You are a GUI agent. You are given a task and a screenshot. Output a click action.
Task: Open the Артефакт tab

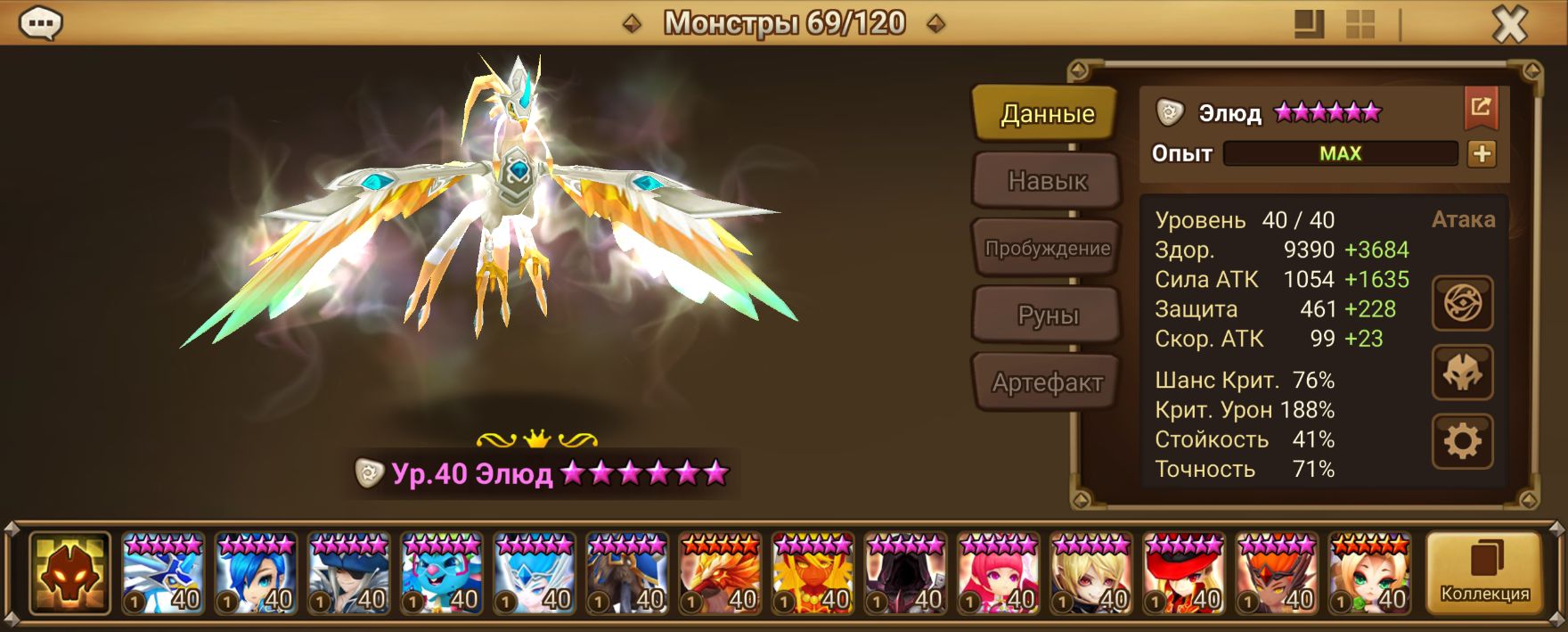click(x=1047, y=383)
